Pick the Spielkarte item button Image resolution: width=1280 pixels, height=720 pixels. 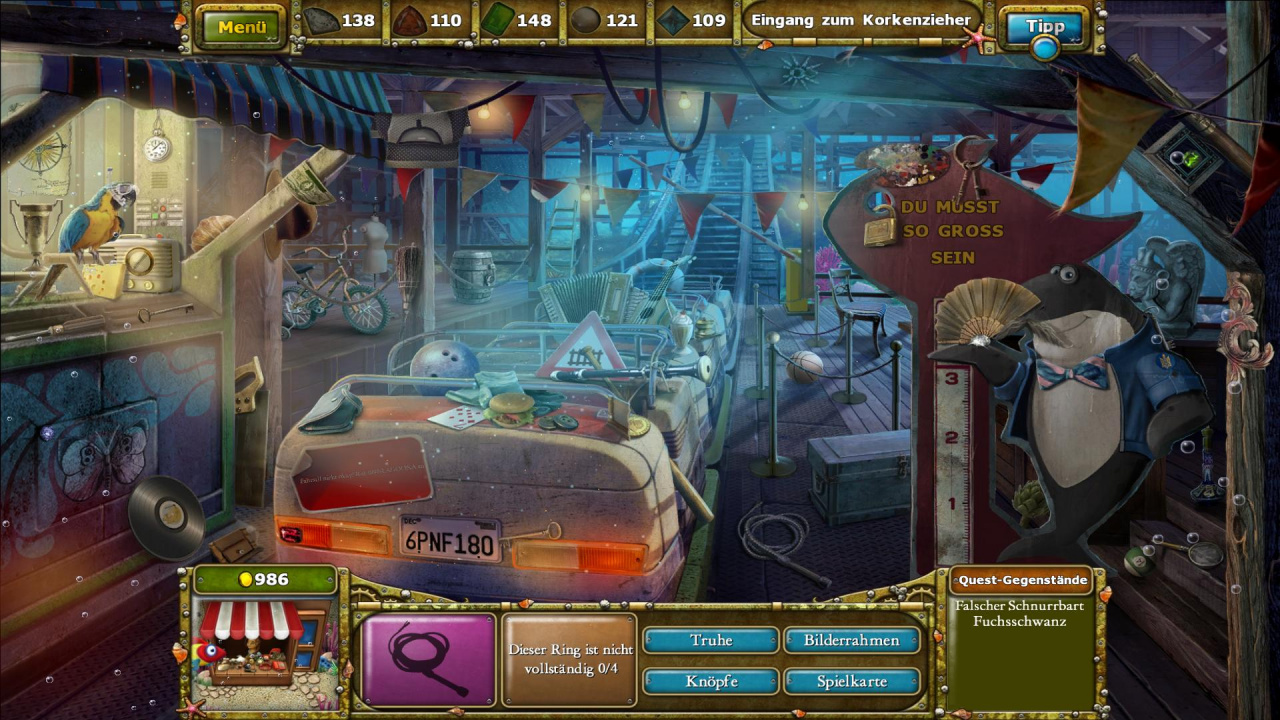(x=851, y=681)
